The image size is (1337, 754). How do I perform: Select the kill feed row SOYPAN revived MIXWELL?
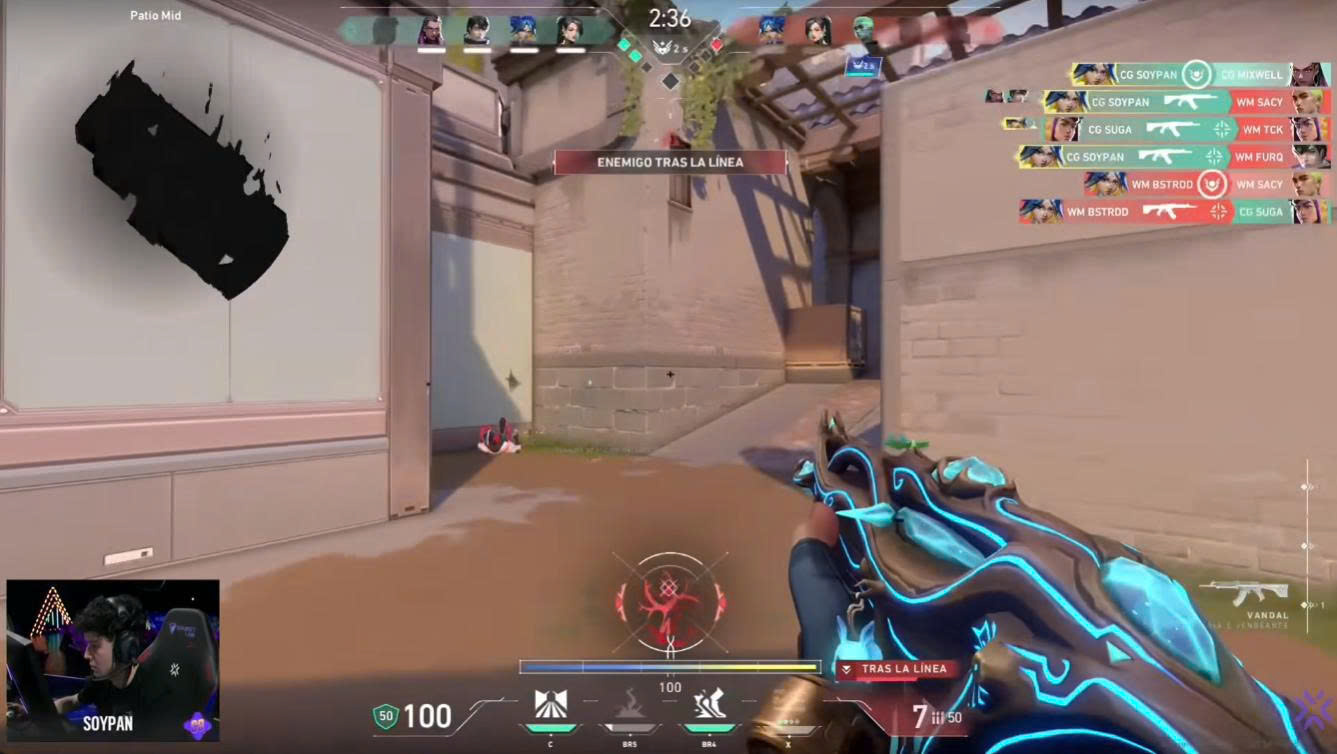1200,75
